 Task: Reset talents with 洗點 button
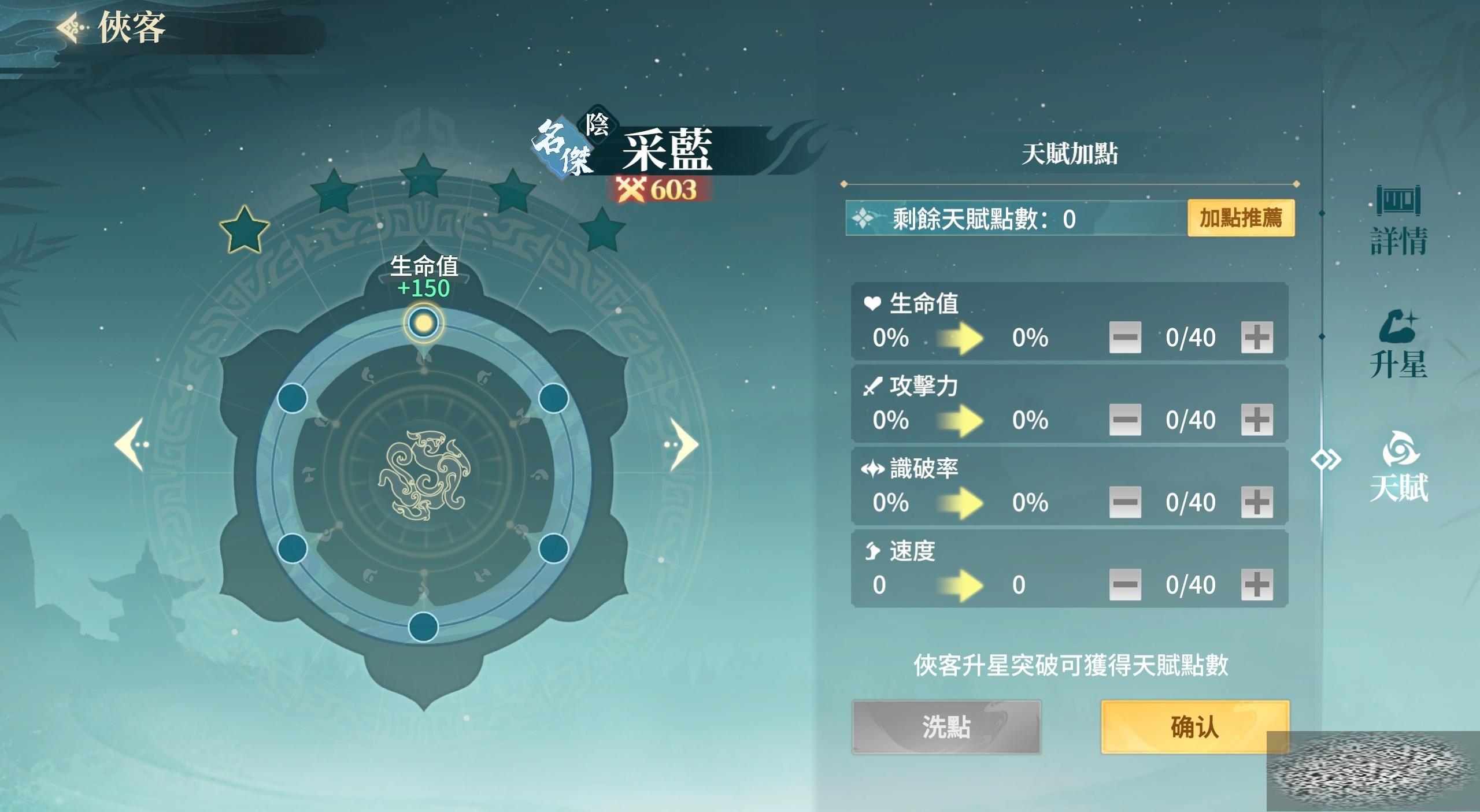946,727
